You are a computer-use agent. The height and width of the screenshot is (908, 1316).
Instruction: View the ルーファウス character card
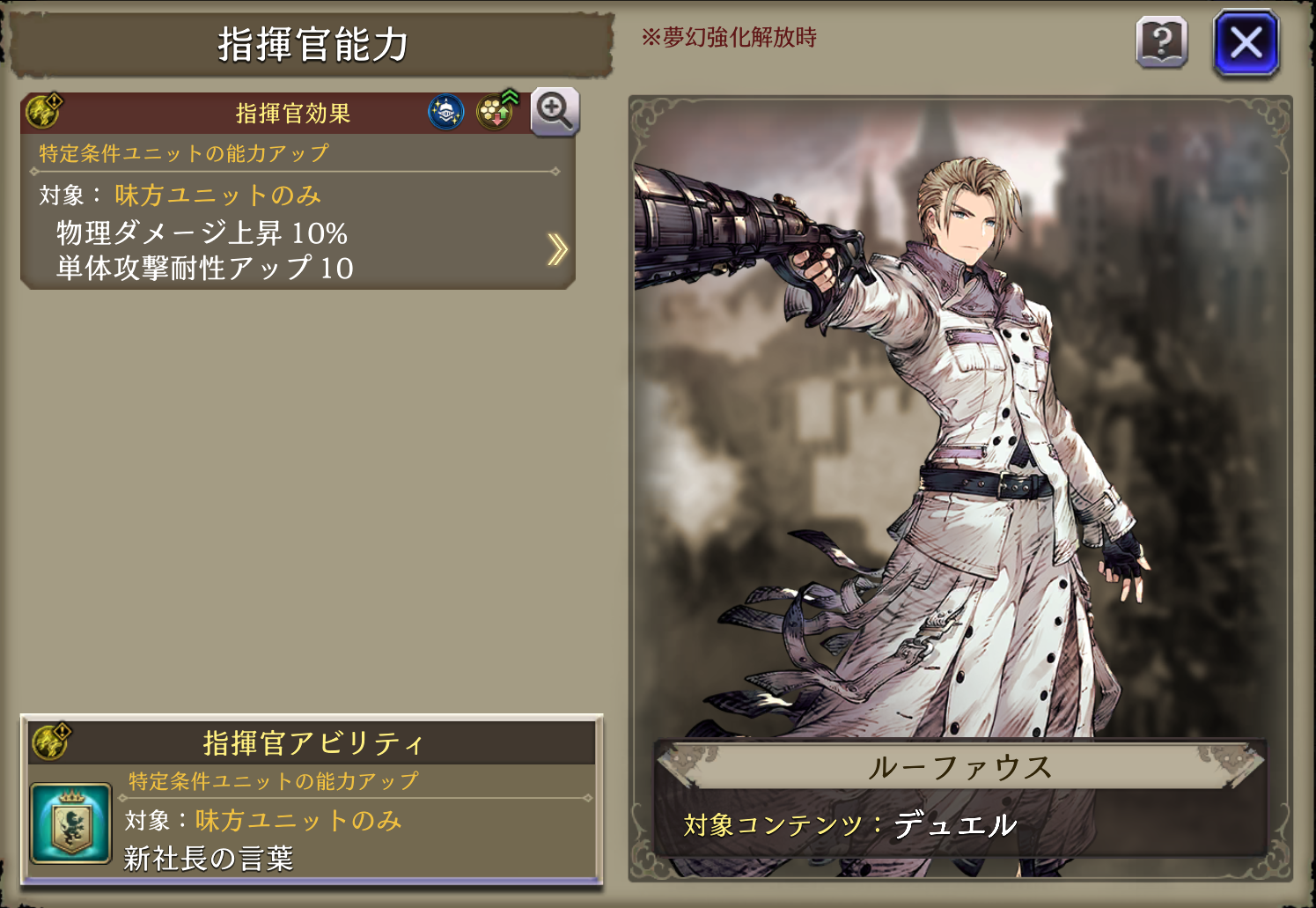[x=959, y=440]
